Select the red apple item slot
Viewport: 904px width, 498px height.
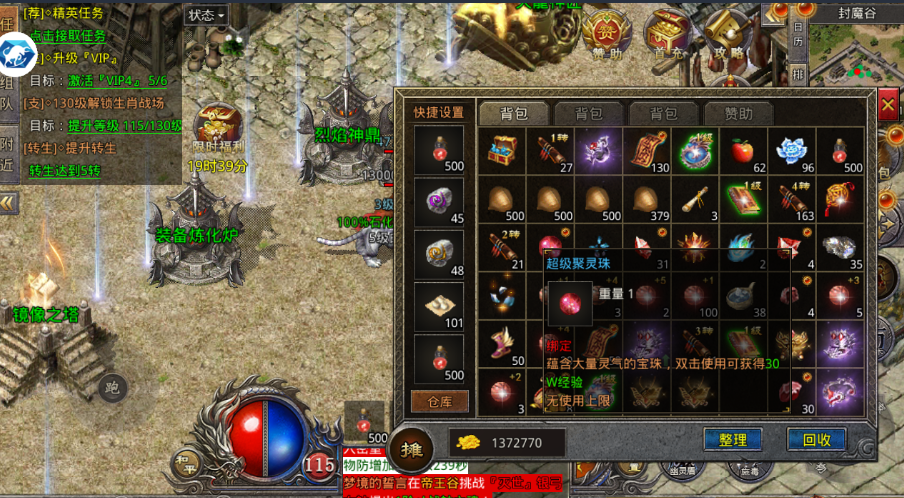(741, 151)
